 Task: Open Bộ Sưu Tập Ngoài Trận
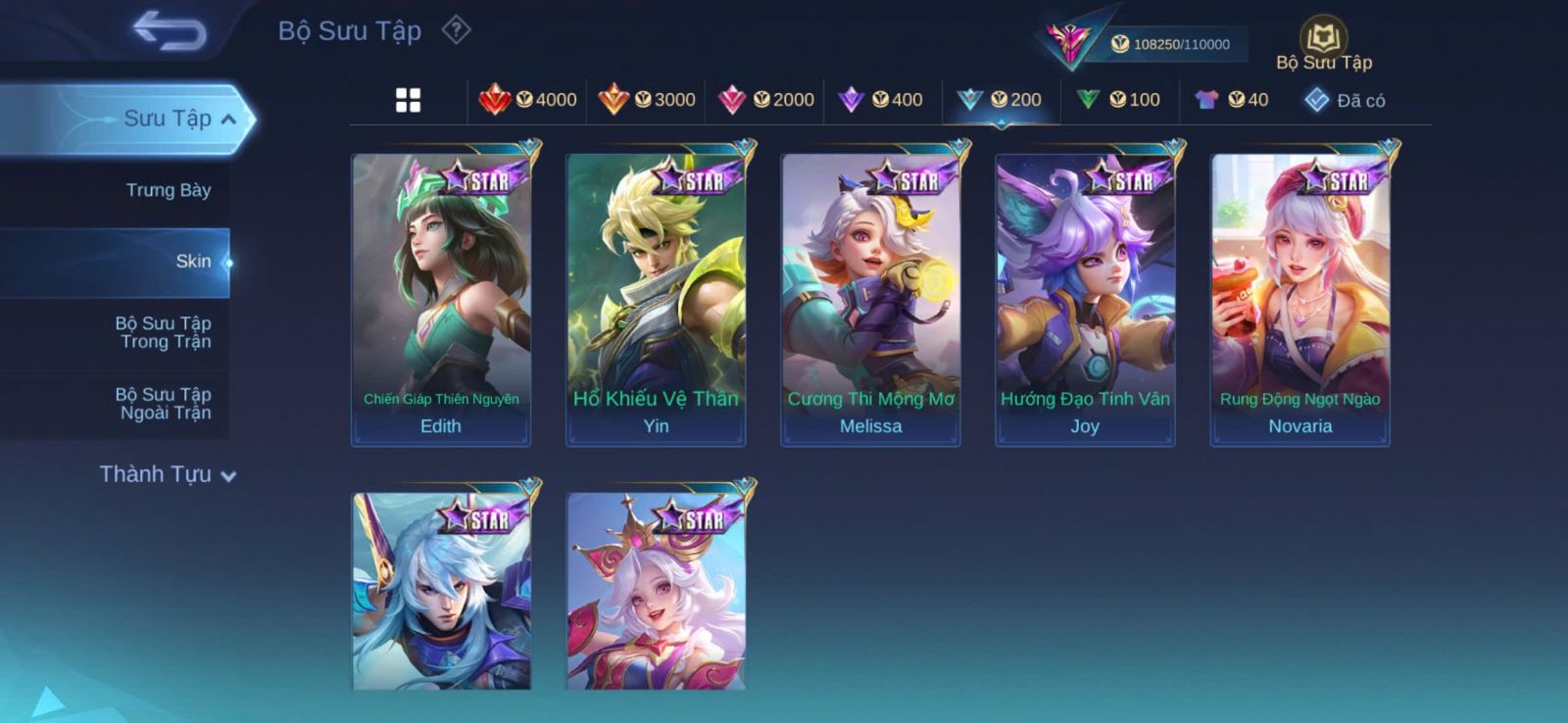point(164,404)
